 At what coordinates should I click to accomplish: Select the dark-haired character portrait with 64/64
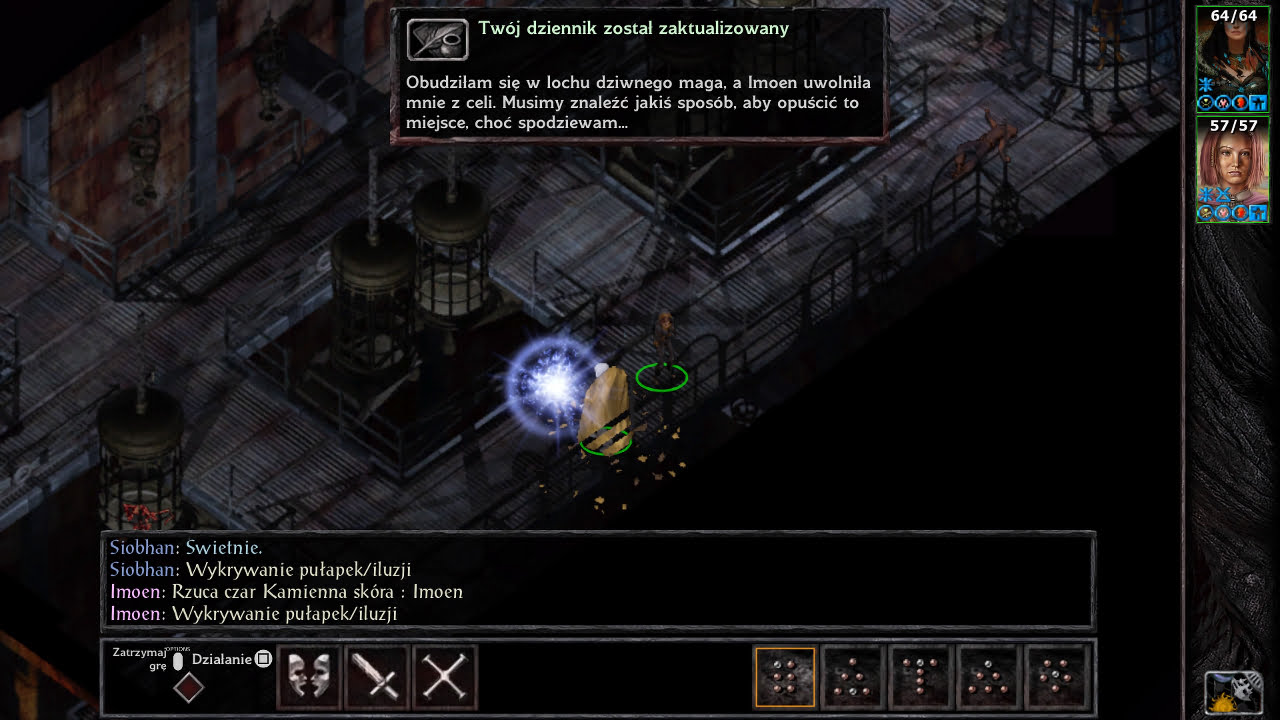pos(1232,58)
